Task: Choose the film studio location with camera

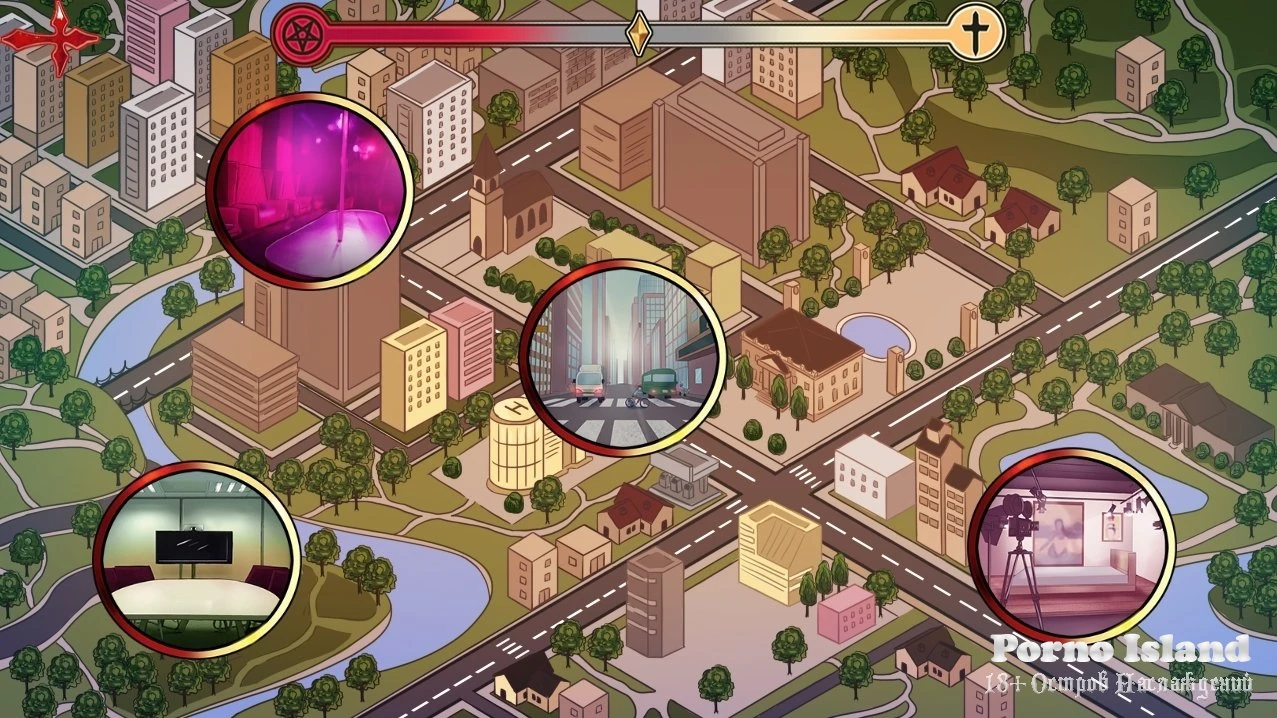Action: point(1071,546)
